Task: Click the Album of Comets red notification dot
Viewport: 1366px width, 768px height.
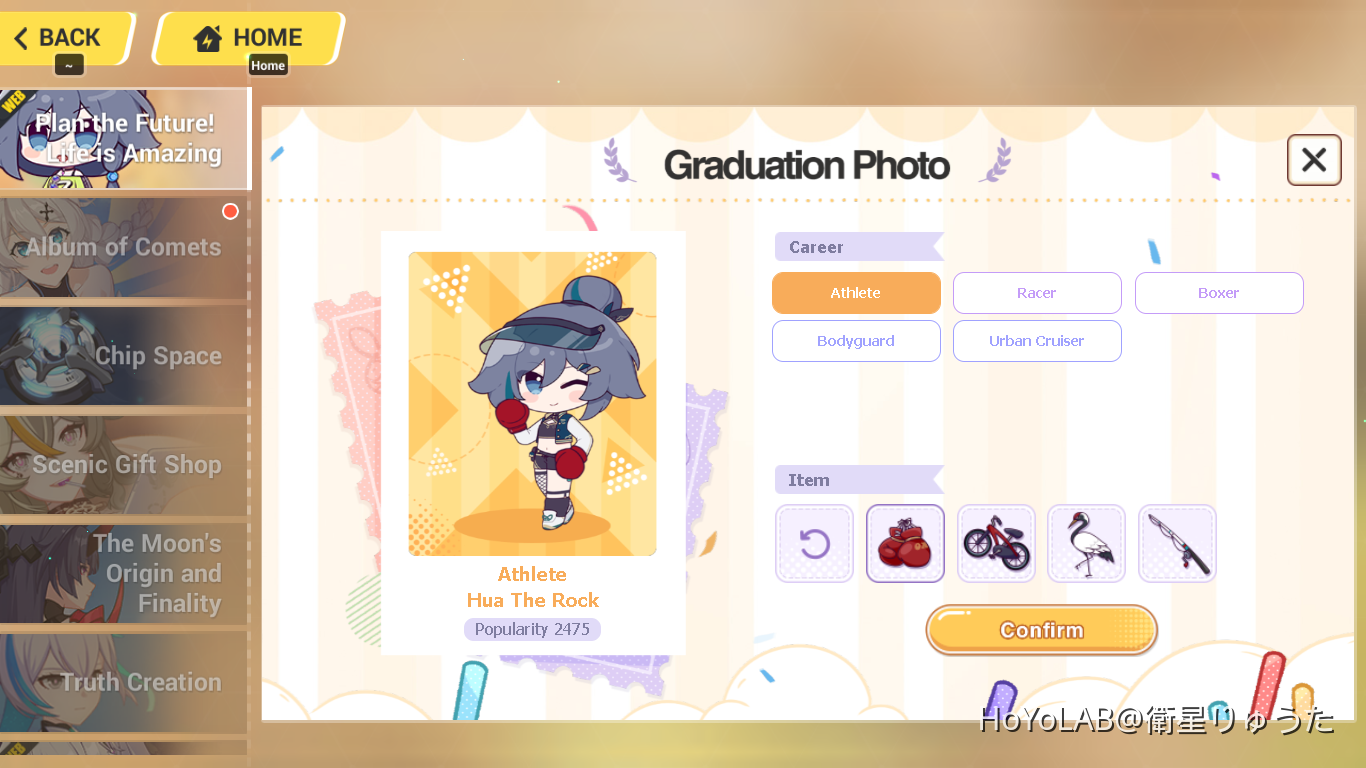Action: (230, 211)
